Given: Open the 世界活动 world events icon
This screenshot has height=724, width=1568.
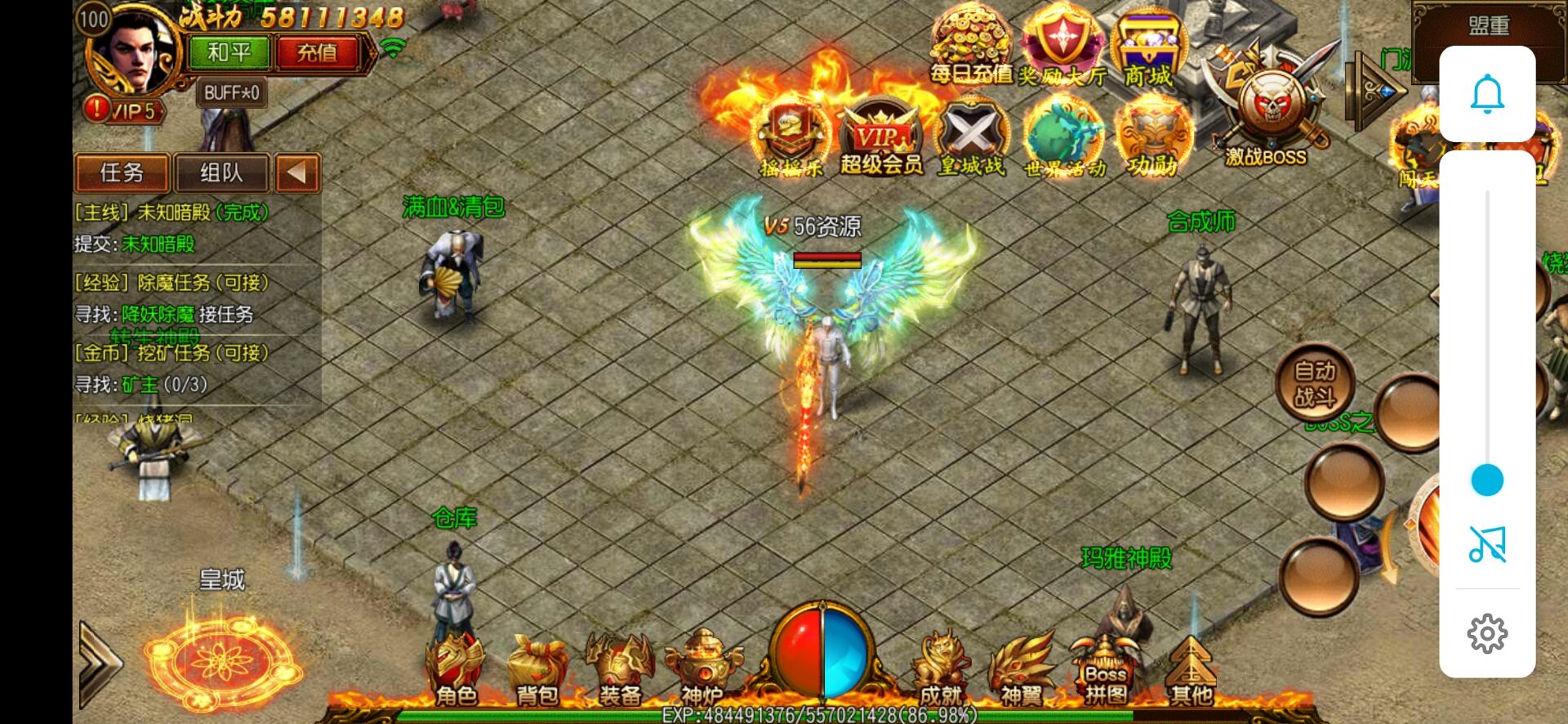Looking at the screenshot, I should pos(1064,139).
